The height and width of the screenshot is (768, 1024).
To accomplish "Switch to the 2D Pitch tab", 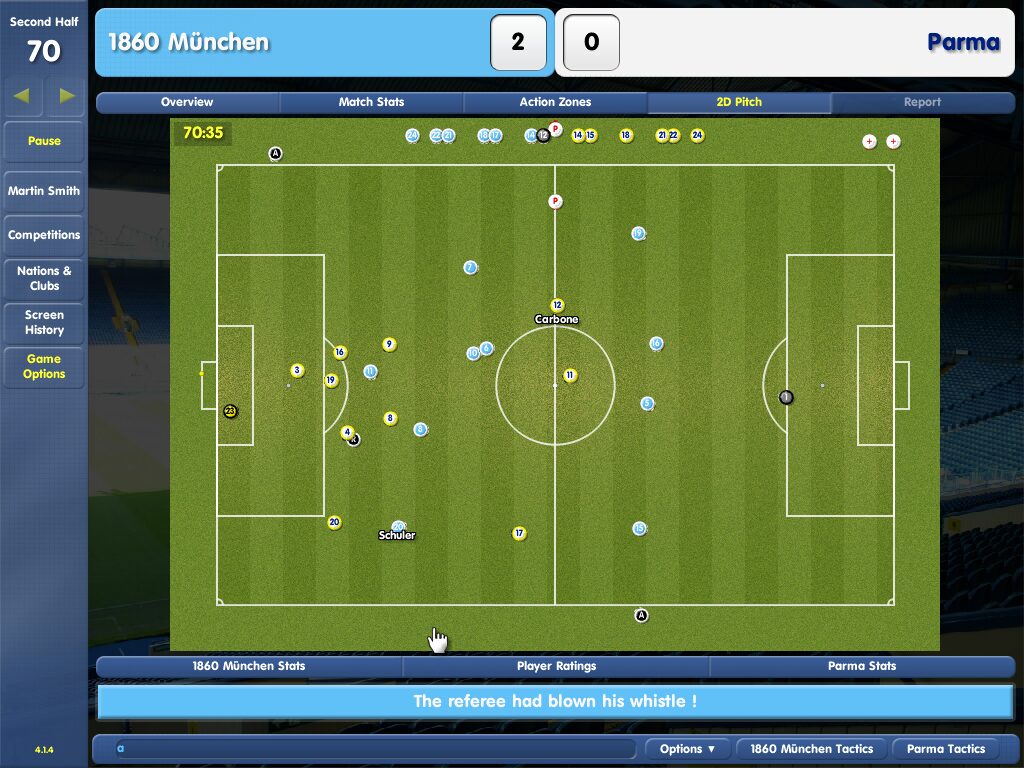I will [x=739, y=102].
